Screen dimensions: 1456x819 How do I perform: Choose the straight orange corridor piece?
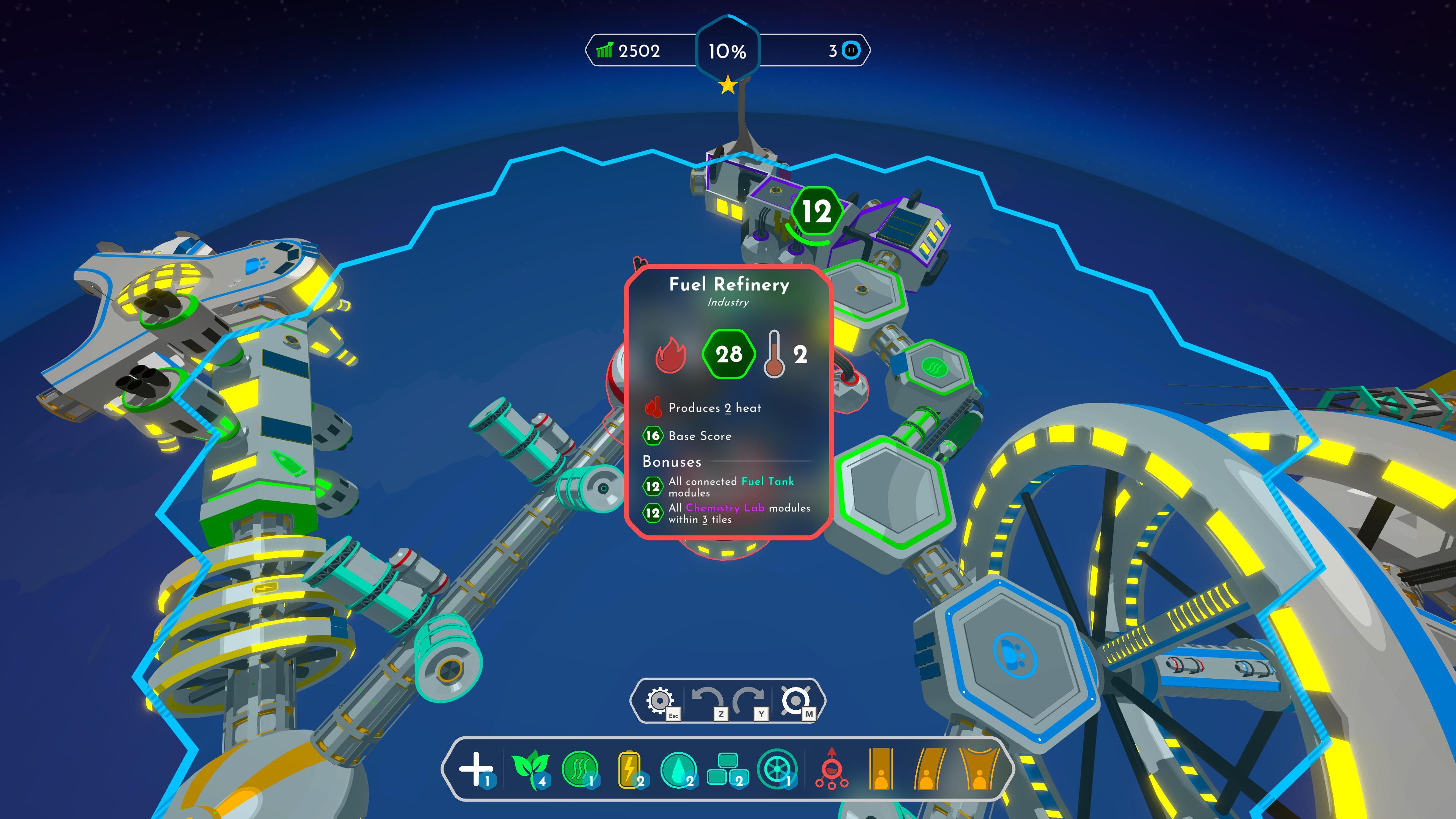coord(880,769)
